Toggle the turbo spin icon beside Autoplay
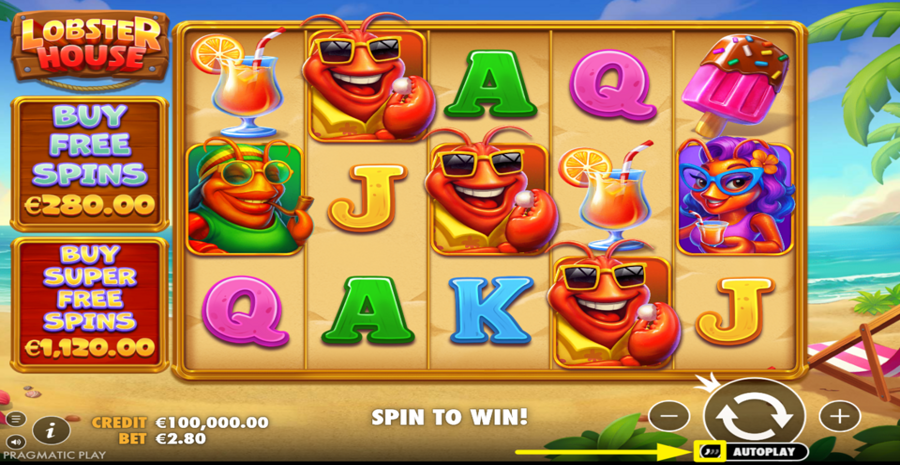 click(709, 452)
